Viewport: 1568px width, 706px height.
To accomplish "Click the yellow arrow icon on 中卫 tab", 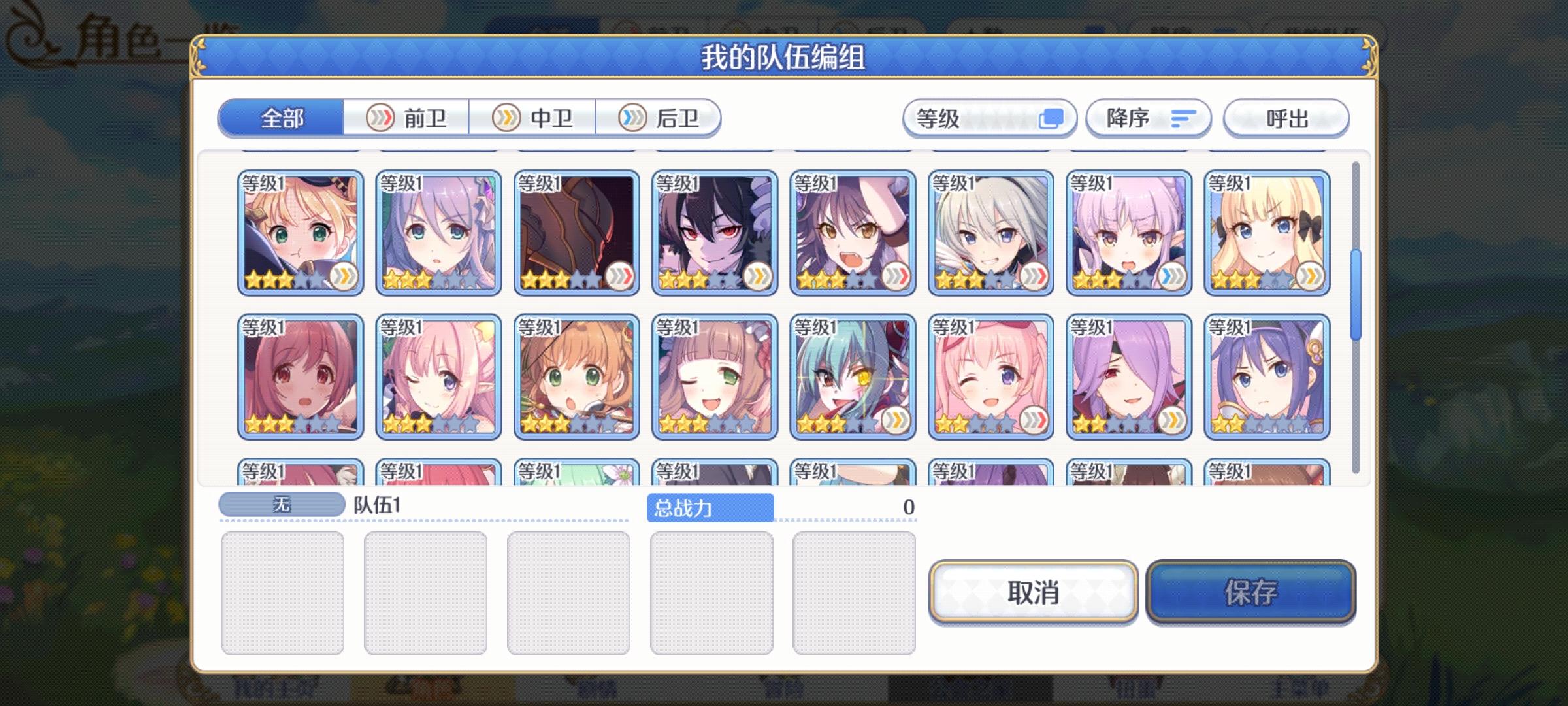I will pyautogui.click(x=506, y=118).
